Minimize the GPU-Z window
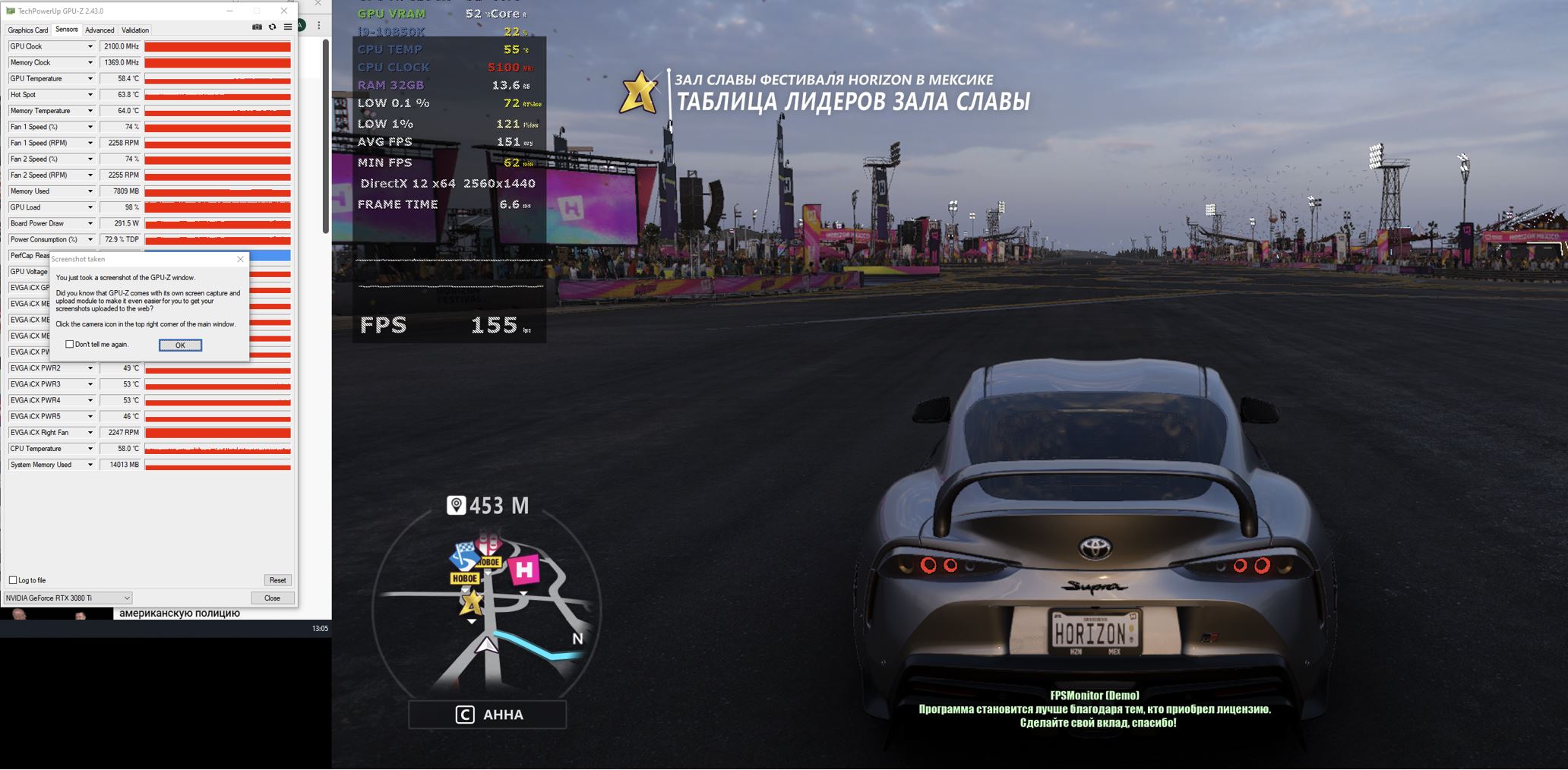Viewport: 1568px width, 770px height. click(230, 11)
